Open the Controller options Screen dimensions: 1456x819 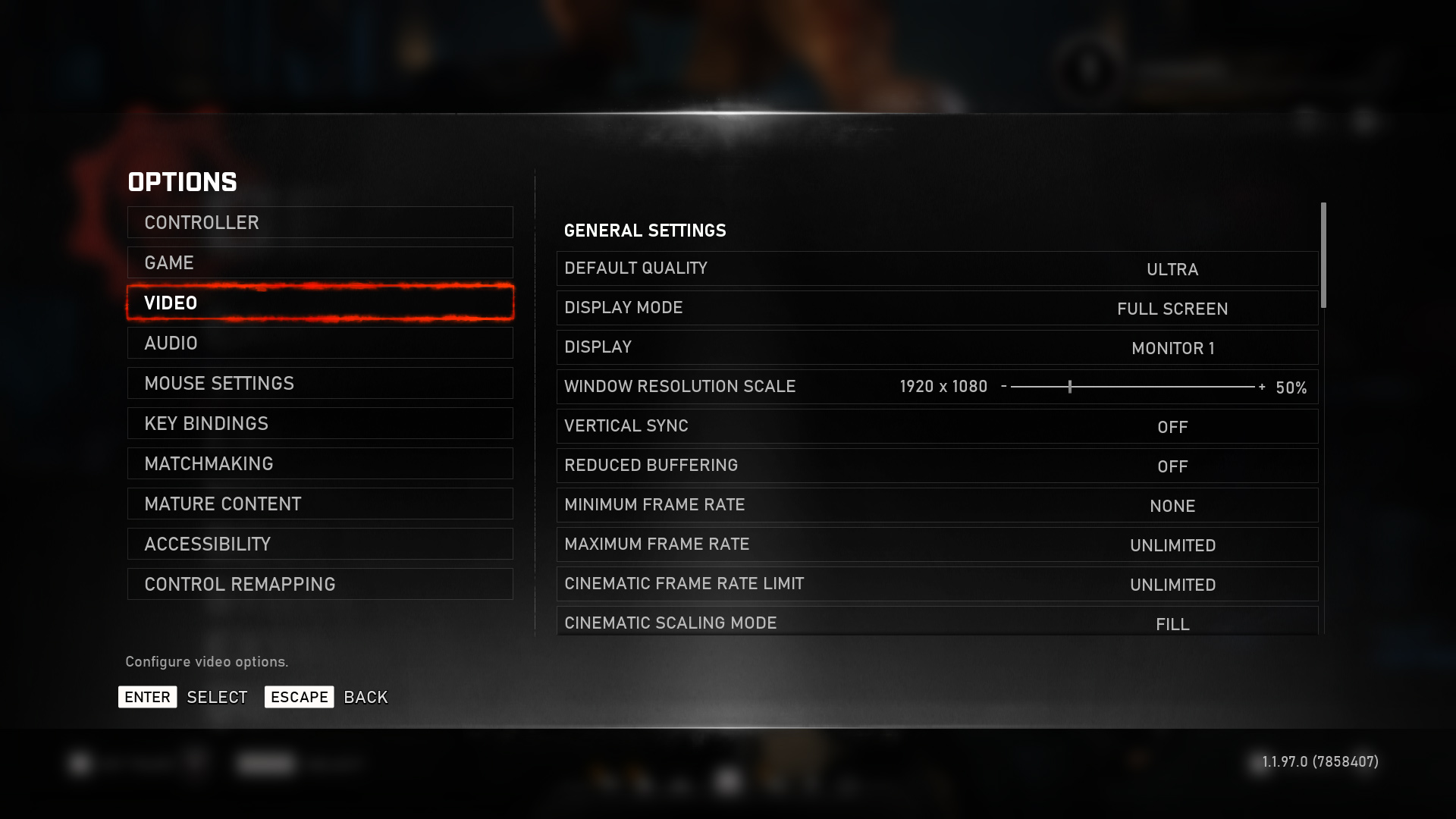click(320, 222)
